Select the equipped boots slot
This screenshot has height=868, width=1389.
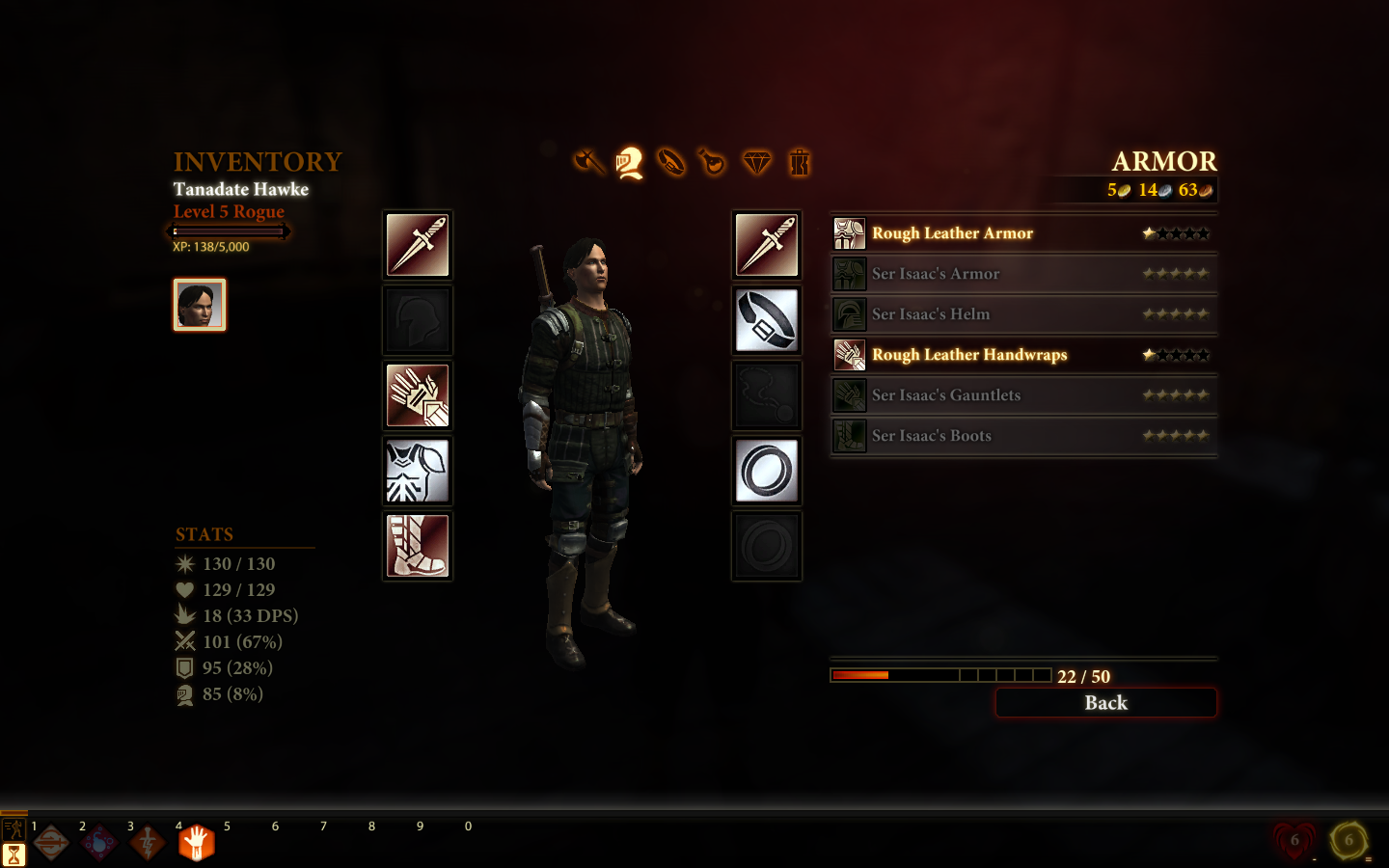pyautogui.click(x=418, y=546)
